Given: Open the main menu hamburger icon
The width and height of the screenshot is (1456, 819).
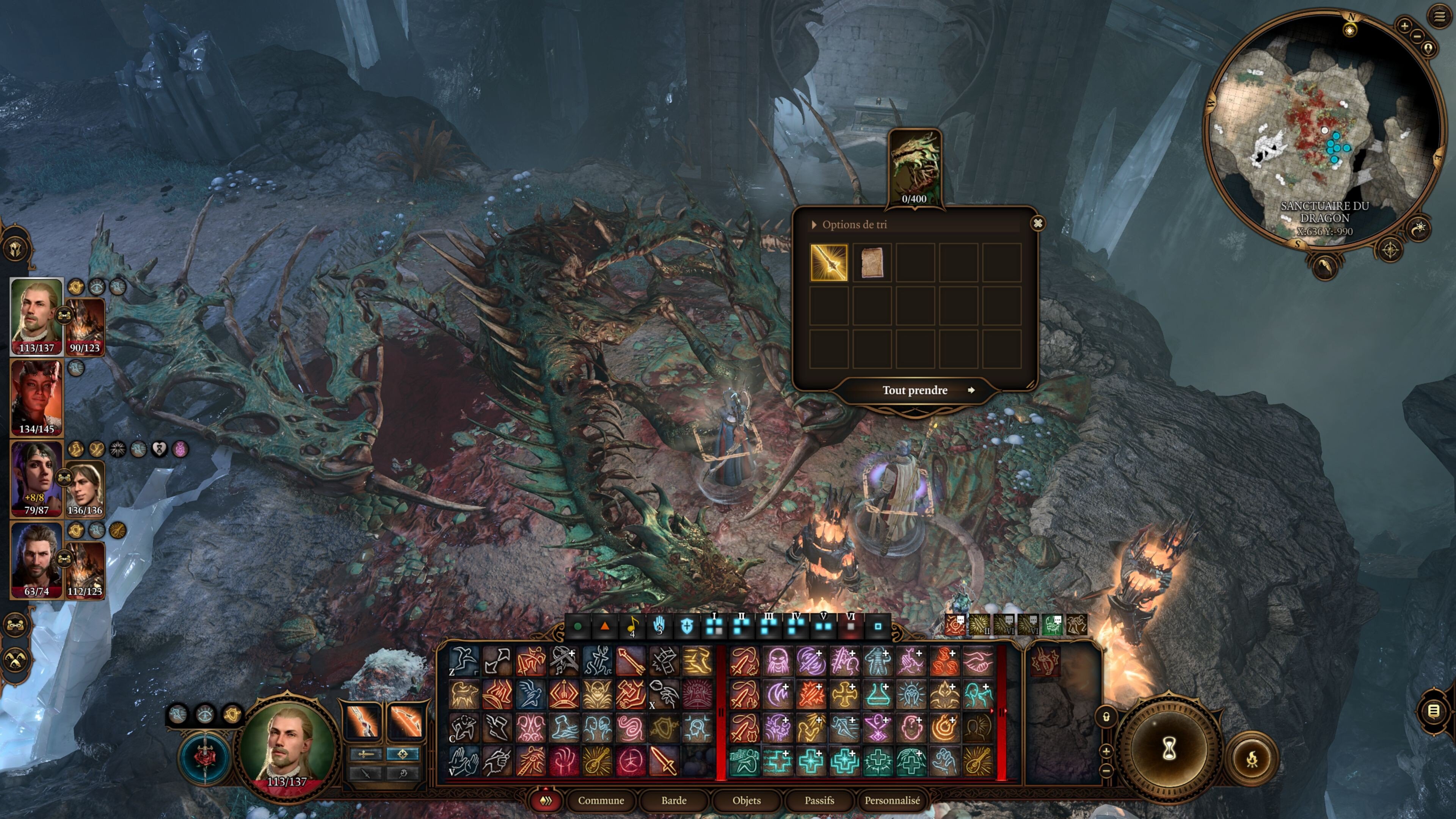Looking at the screenshot, I should pos(1439,16).
